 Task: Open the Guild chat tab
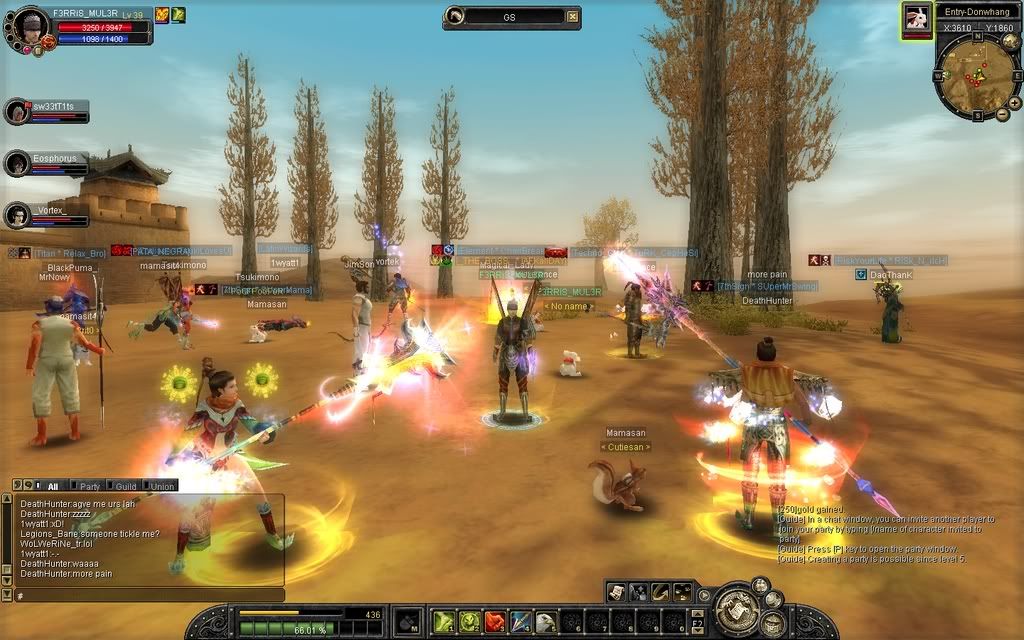click(x=125, y=486)
